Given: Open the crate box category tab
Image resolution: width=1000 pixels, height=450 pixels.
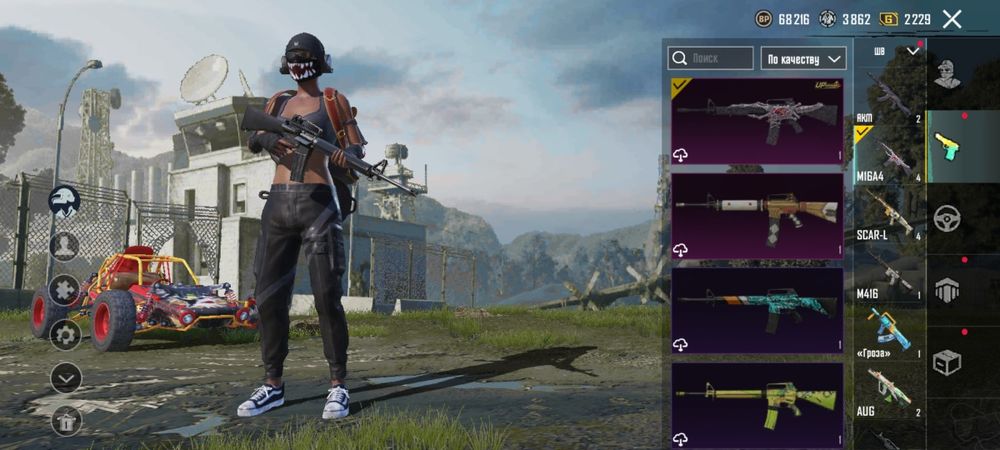Looking at the screenshot, I should pyautogui.click(x=947, y=362).
